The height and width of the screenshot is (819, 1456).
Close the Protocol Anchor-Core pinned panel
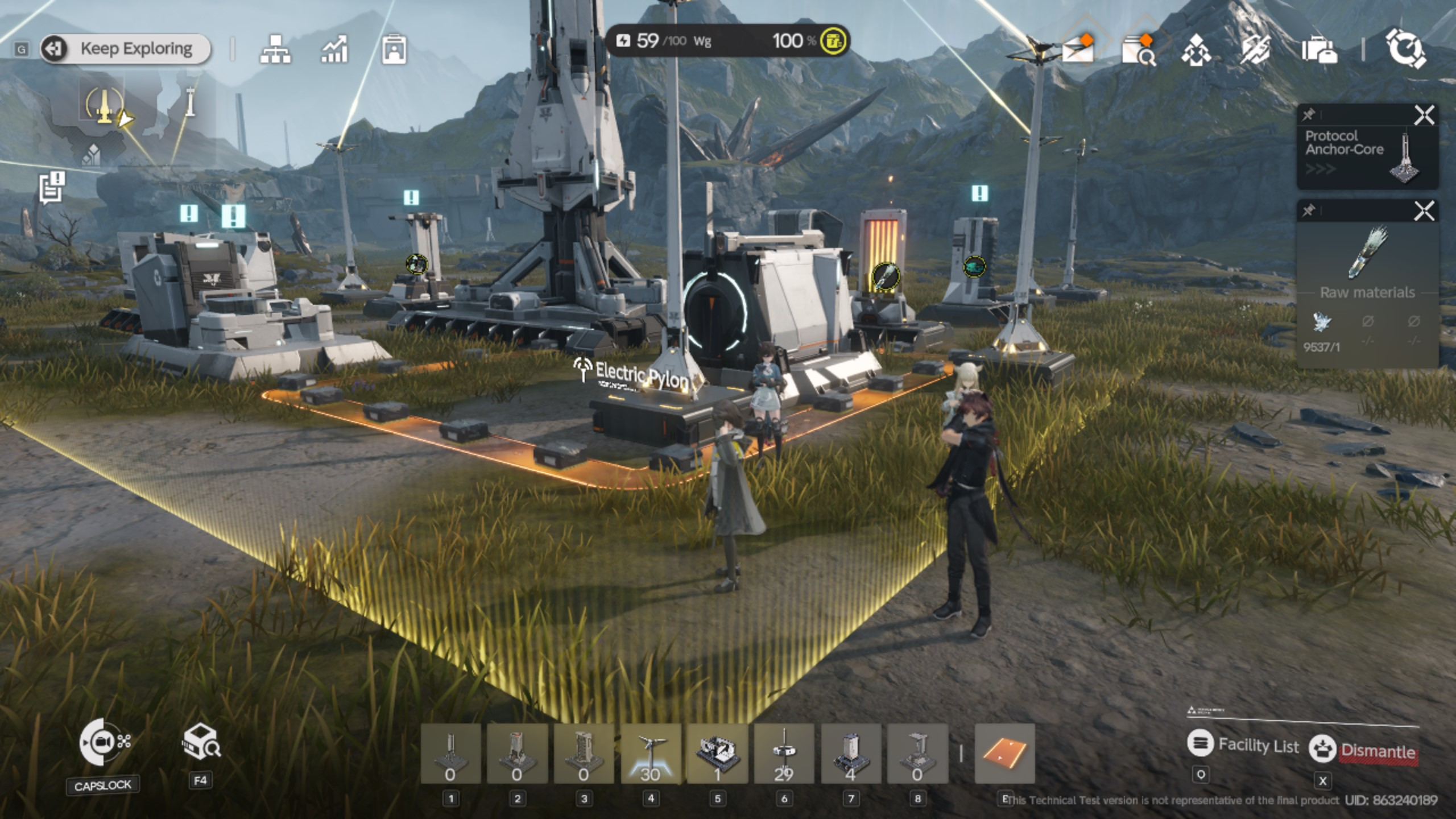point(1424,116)
